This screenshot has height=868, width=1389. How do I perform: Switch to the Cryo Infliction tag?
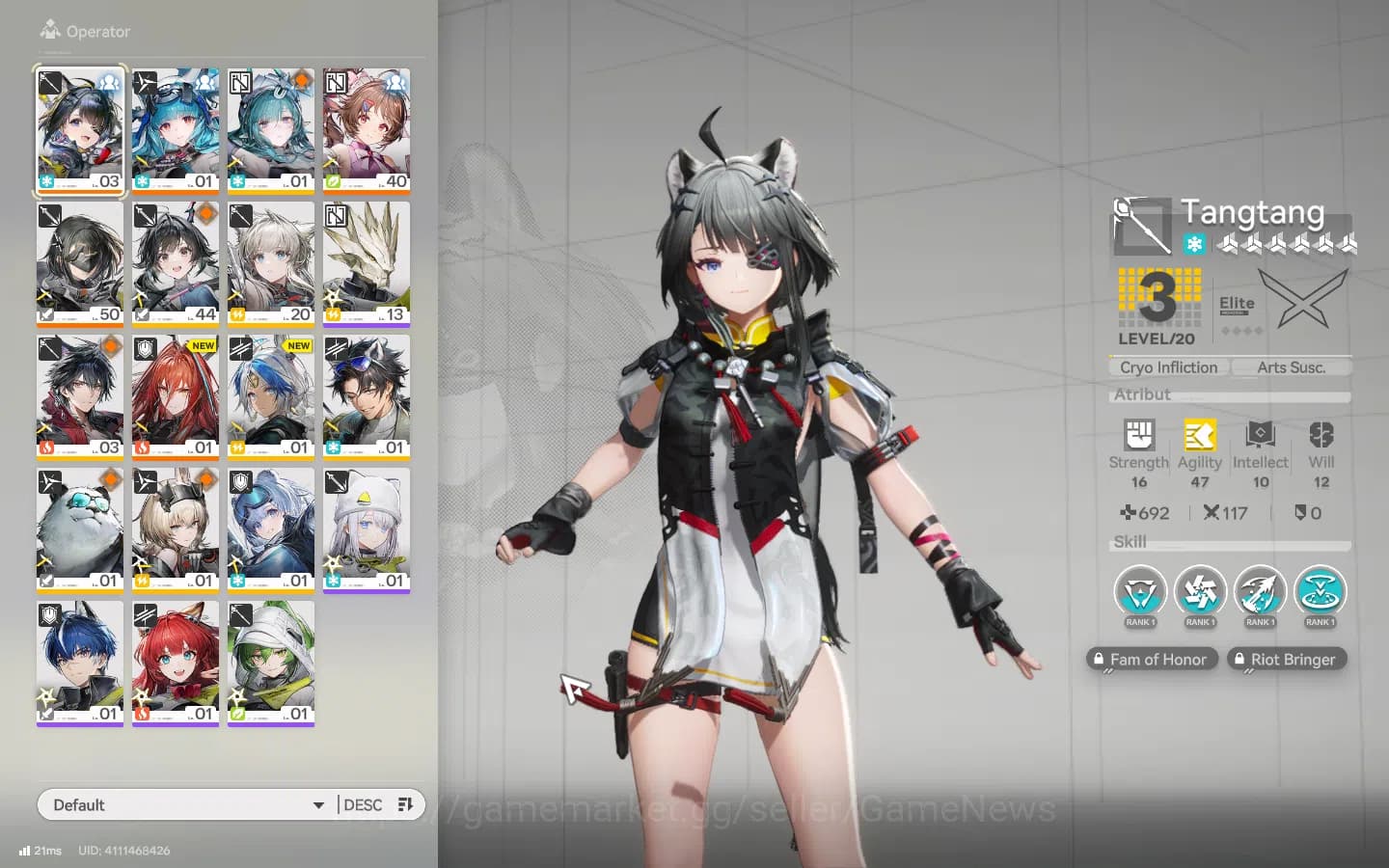coord(1166,366)
